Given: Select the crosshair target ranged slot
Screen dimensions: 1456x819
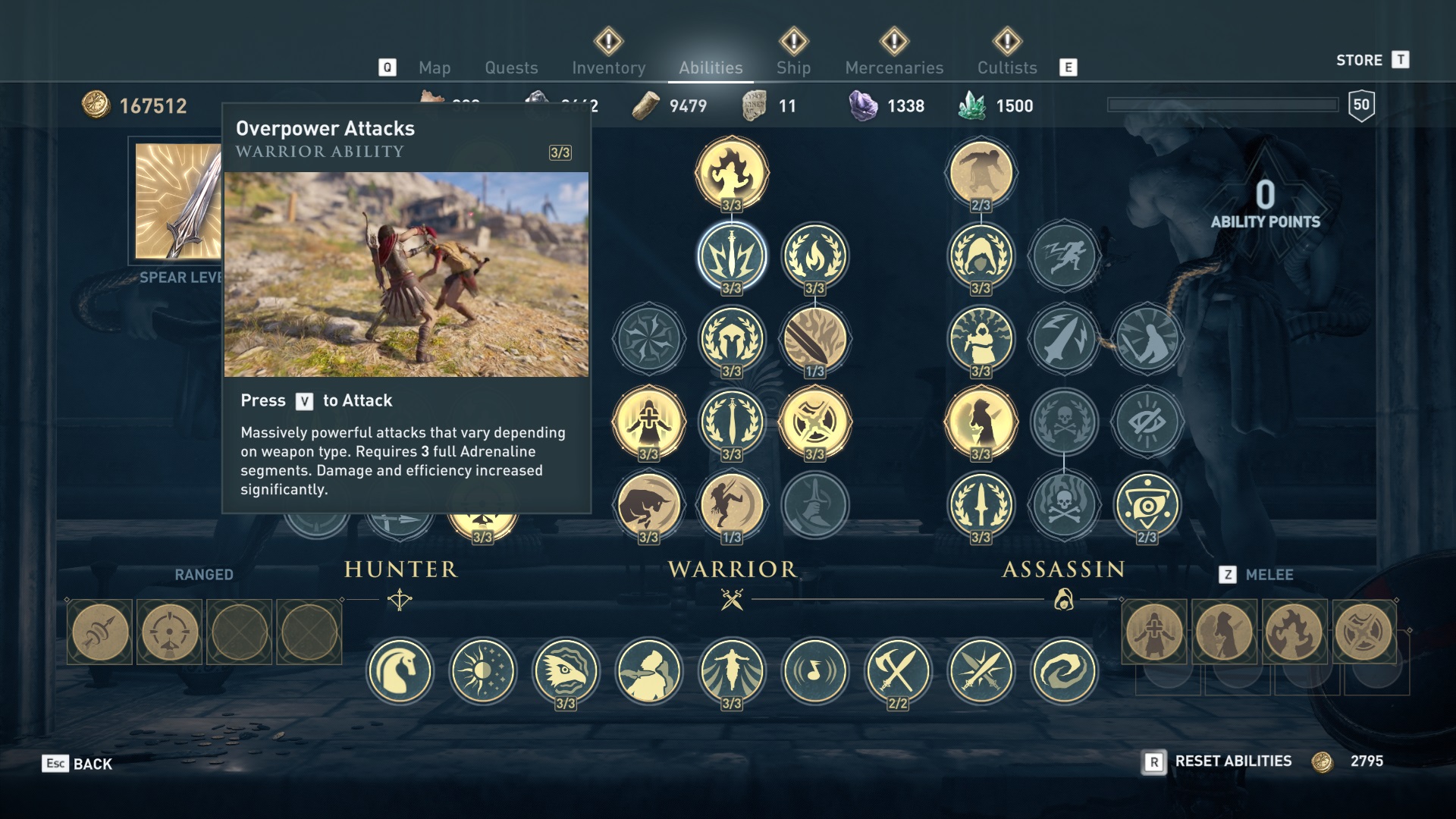Looking at the screenshot, I should [170, 632].
